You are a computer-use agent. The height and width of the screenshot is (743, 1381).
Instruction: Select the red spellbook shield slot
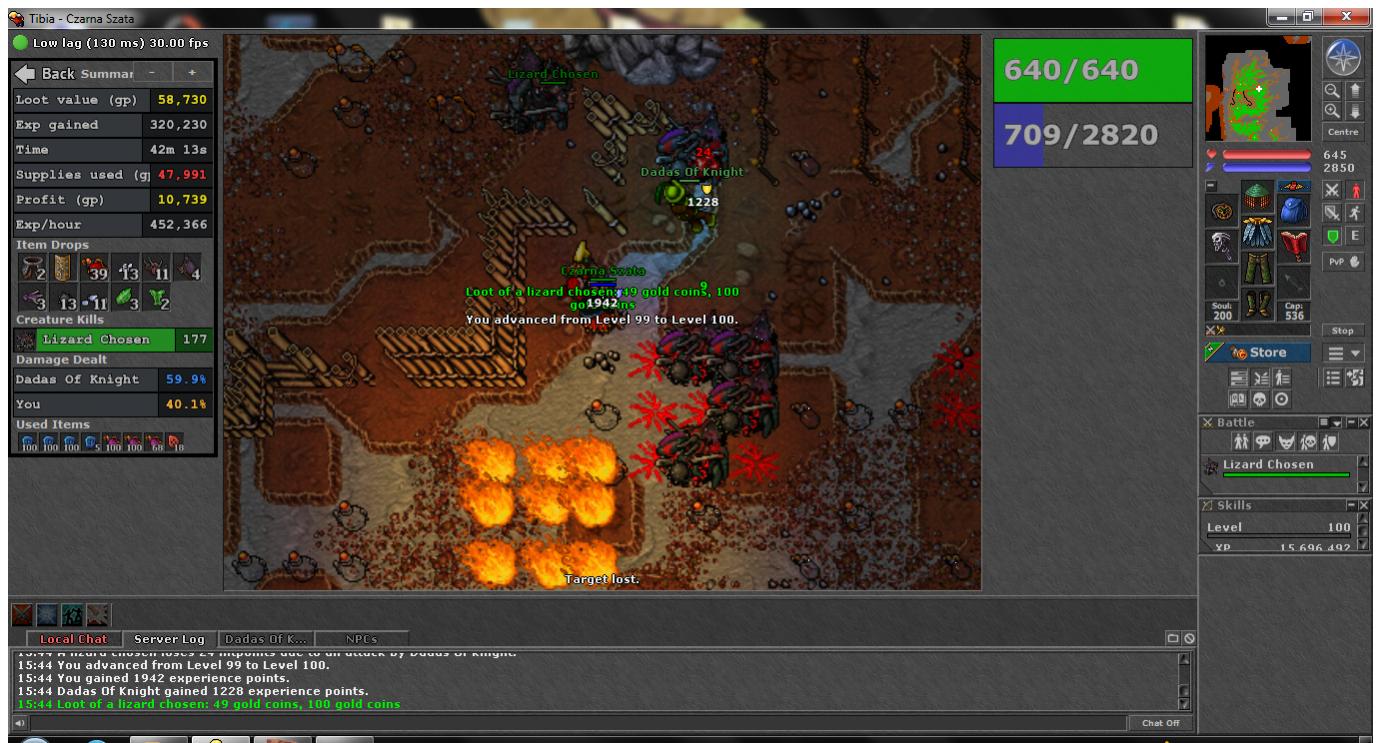[1294, 242]
